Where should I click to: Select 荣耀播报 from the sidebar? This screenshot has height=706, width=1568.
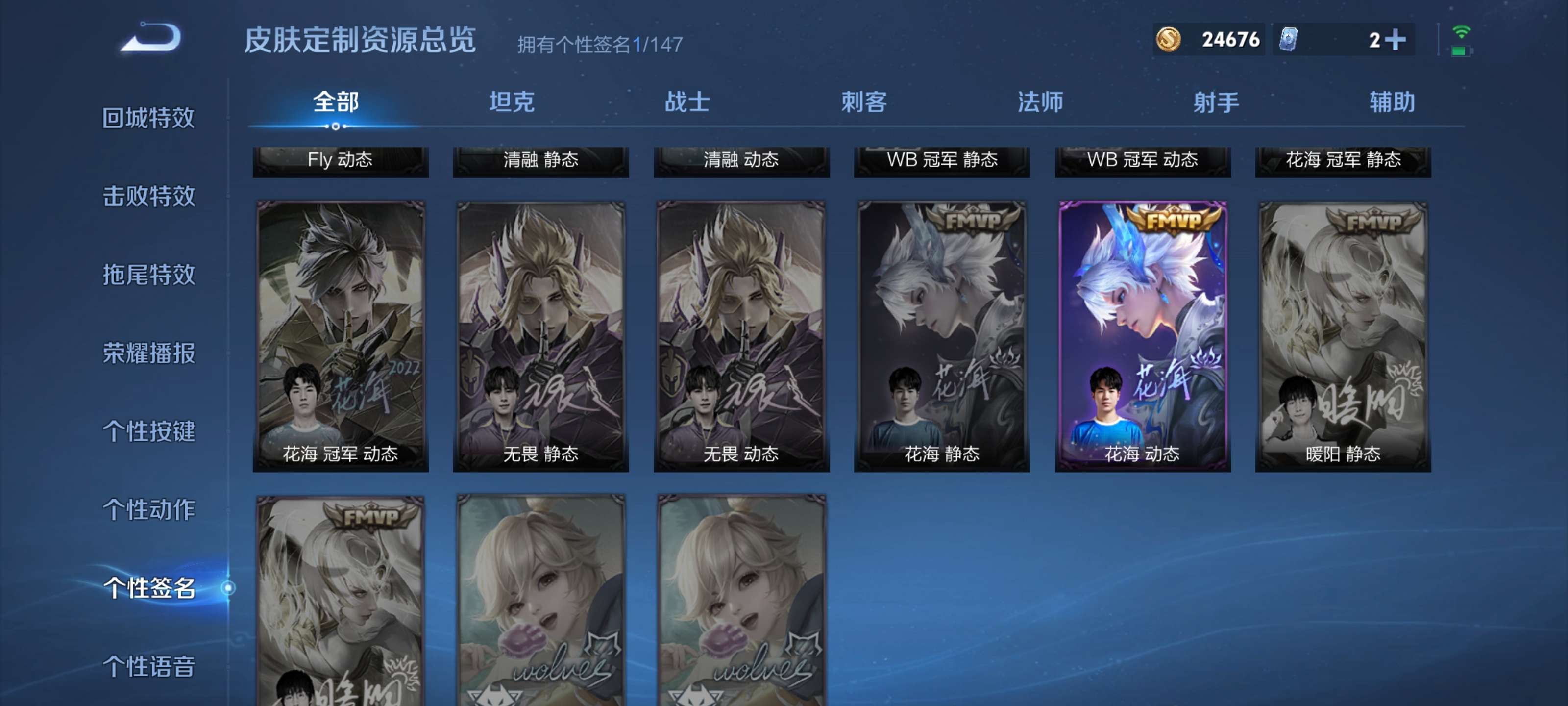pos(149,354)
